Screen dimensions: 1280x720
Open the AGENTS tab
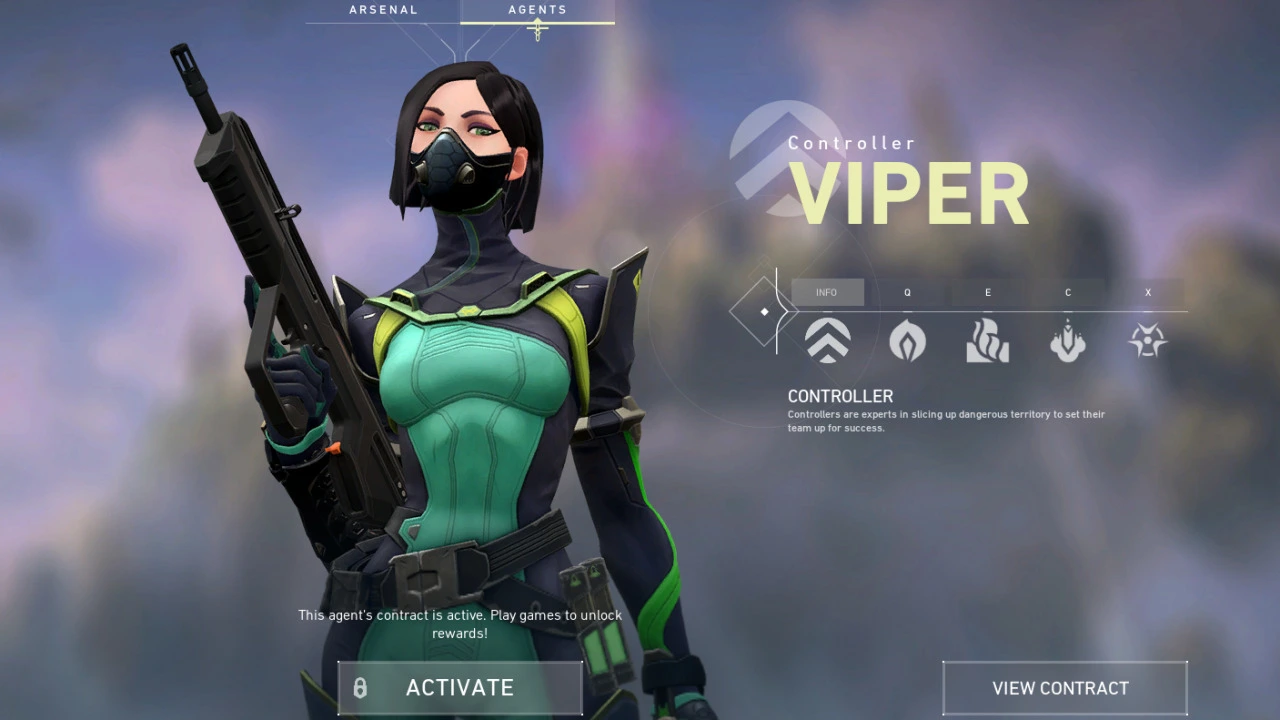point(538,10)
